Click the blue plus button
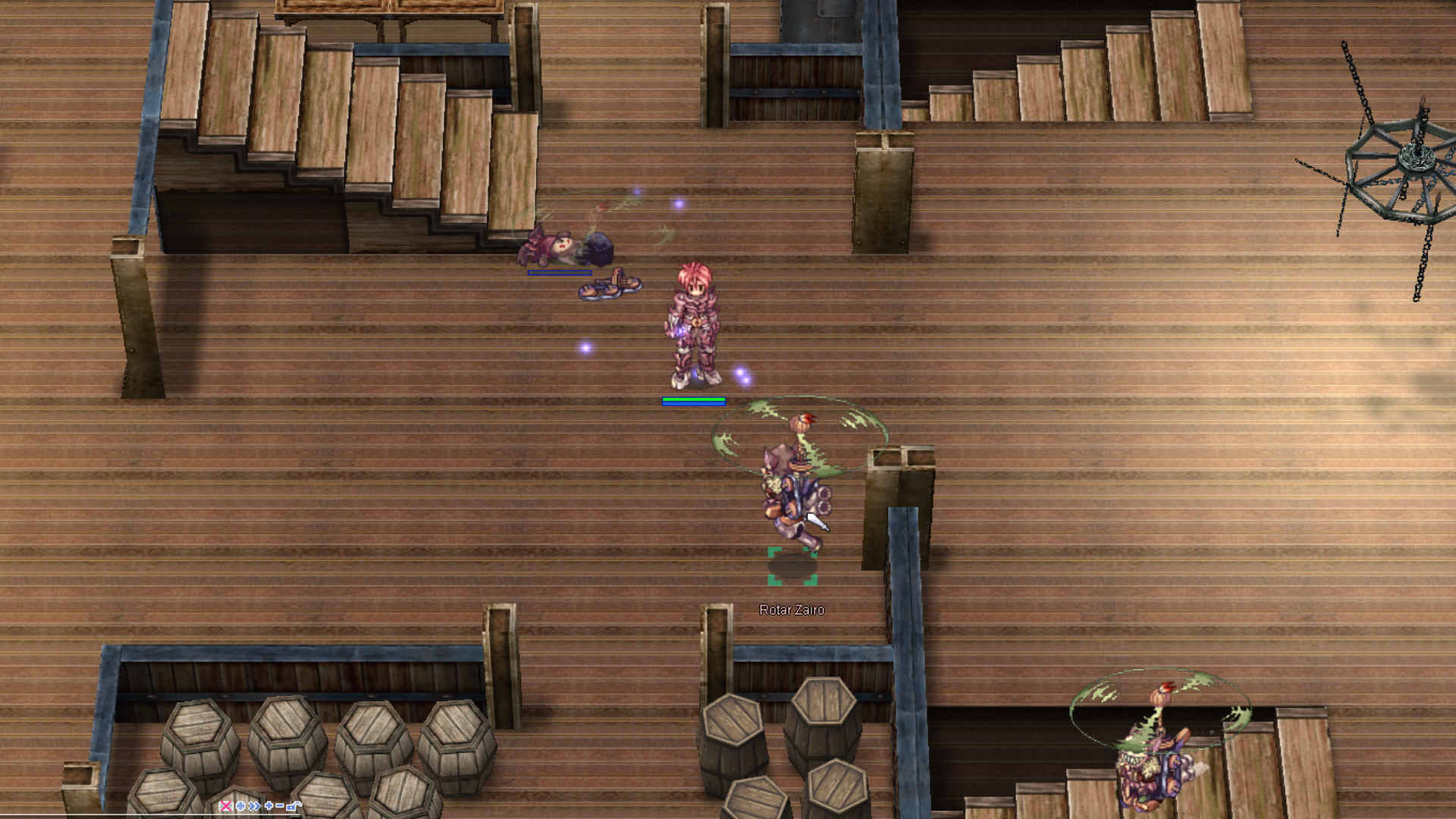The image size is (1456, 819). [x=268, y=806]
